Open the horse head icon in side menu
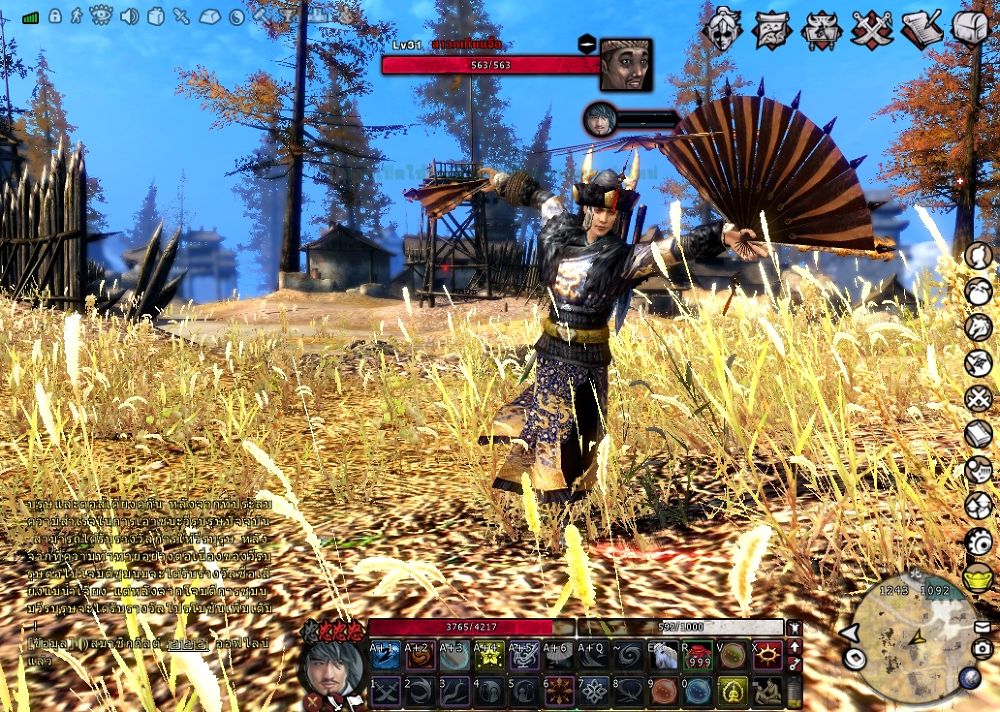Viewport: 1000px width, 712px height. coord(977,327)
